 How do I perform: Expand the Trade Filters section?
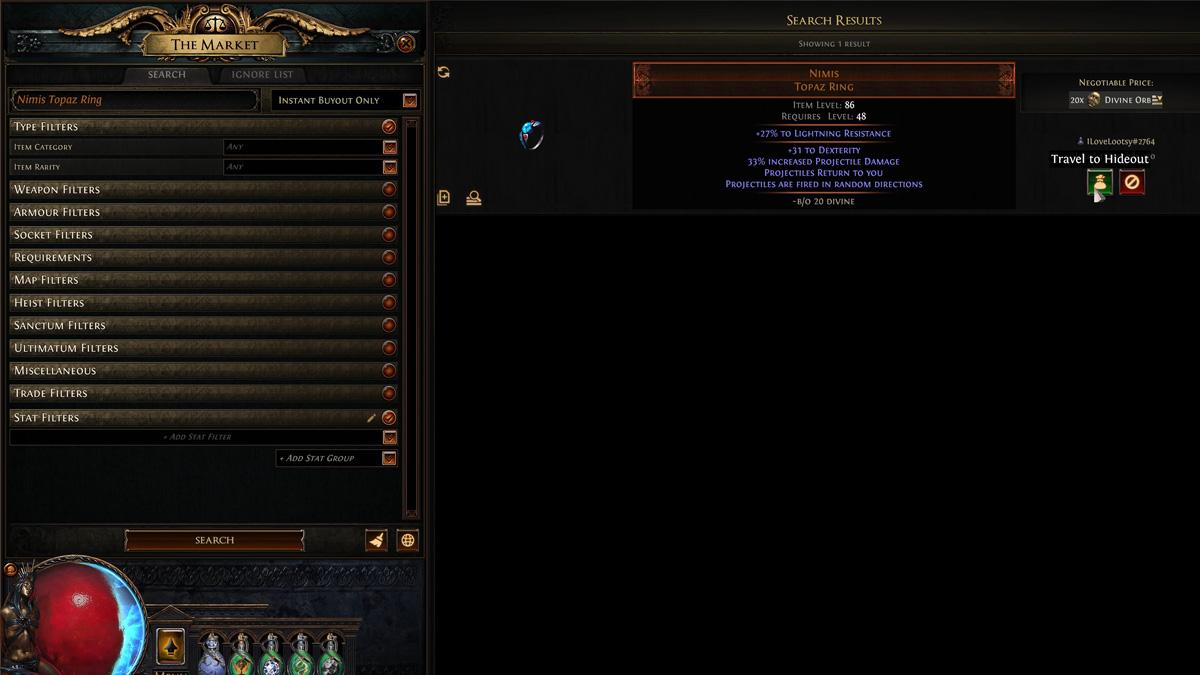point(389,393)
